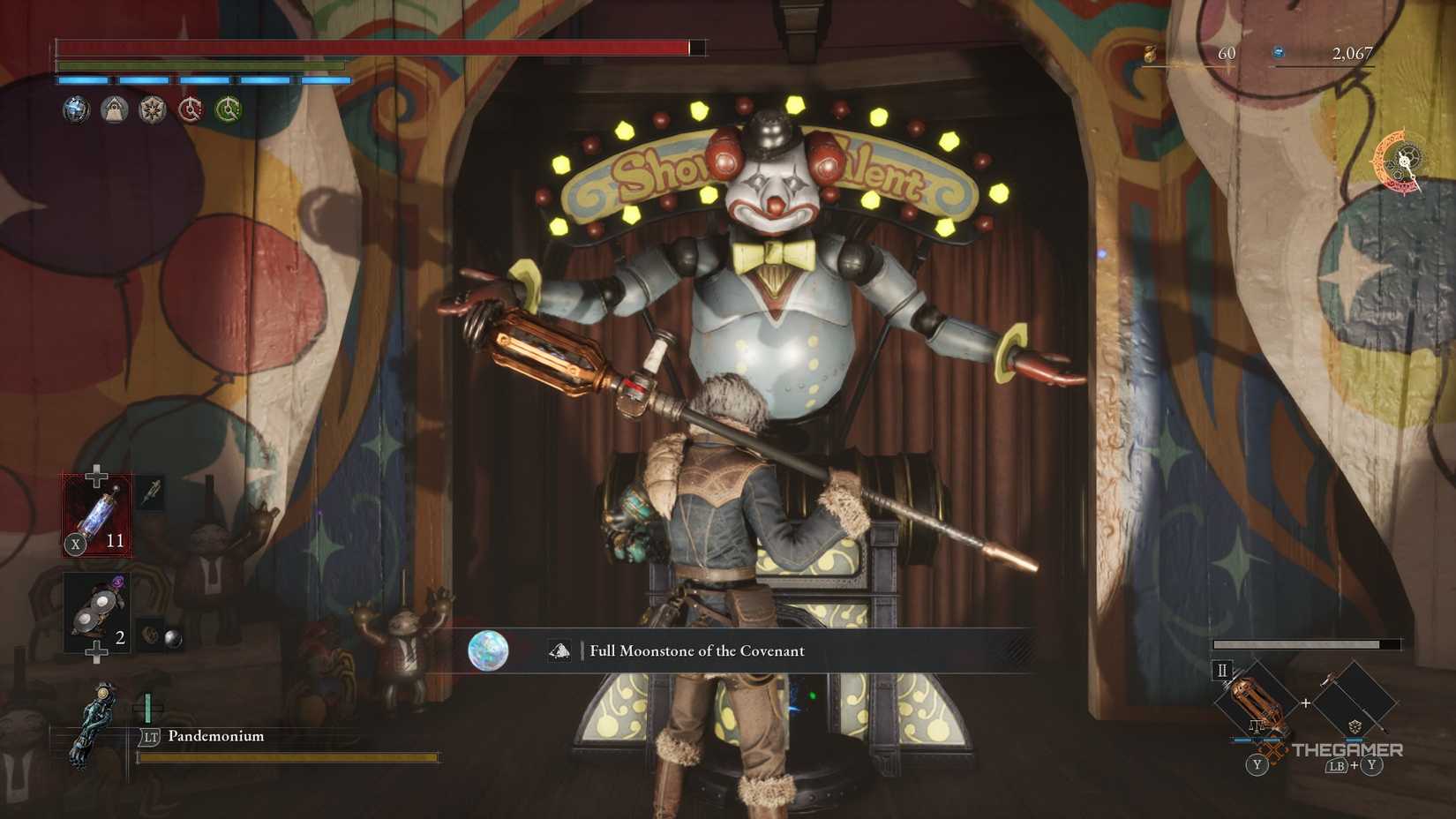The height and width of the screenshot is (819, 1456).
Task: Click the gold coin purse currency icon
Action: 1150,54
